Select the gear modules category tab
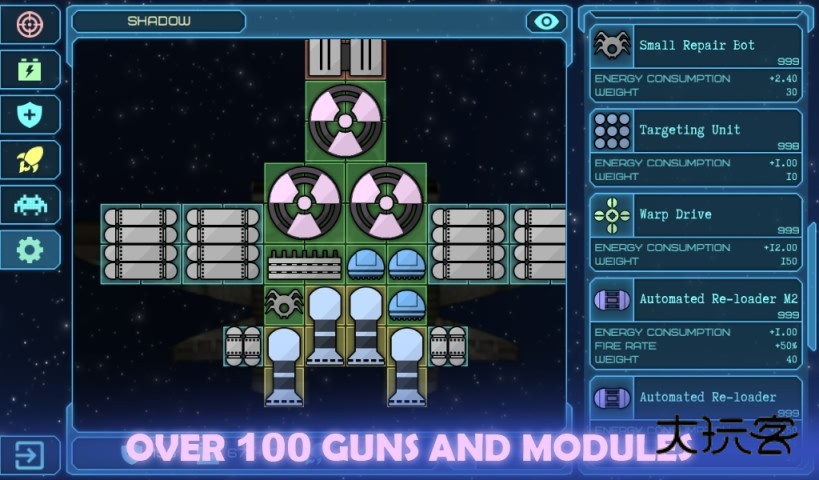The width and height of the screenshot is (819, 480). click(29, 249)
